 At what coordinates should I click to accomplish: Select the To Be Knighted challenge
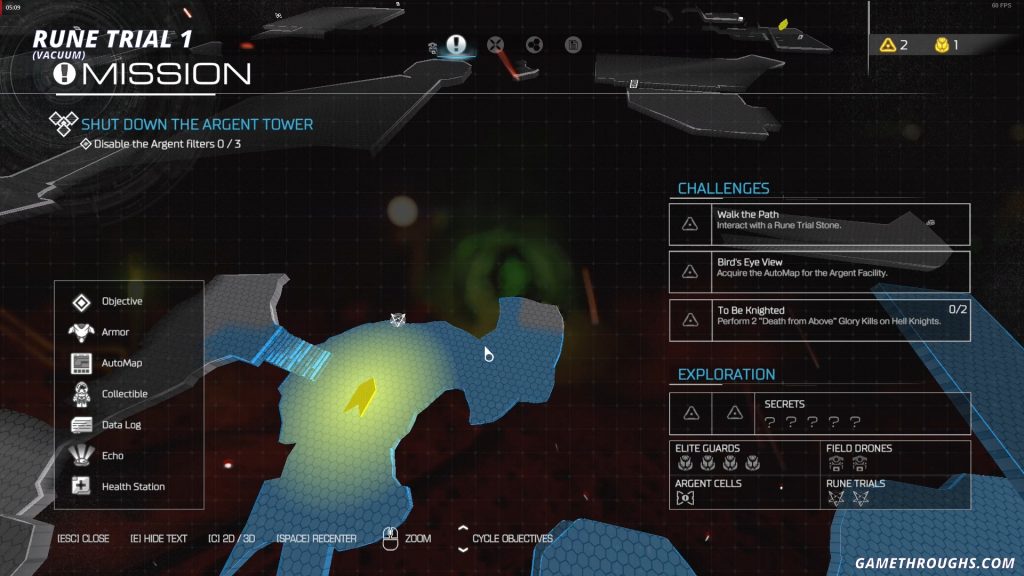pos(819,319)
